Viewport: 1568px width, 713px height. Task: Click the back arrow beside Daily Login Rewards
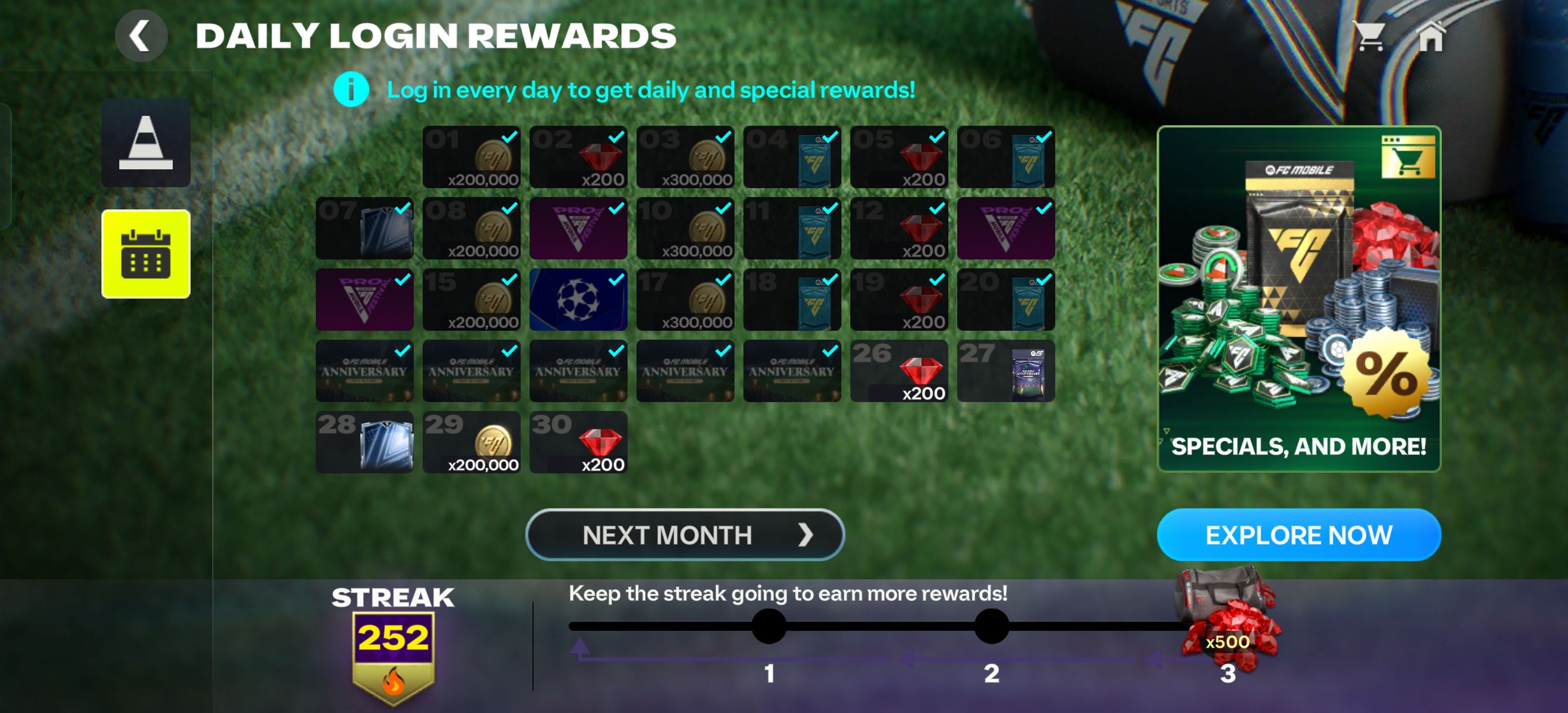141,35
